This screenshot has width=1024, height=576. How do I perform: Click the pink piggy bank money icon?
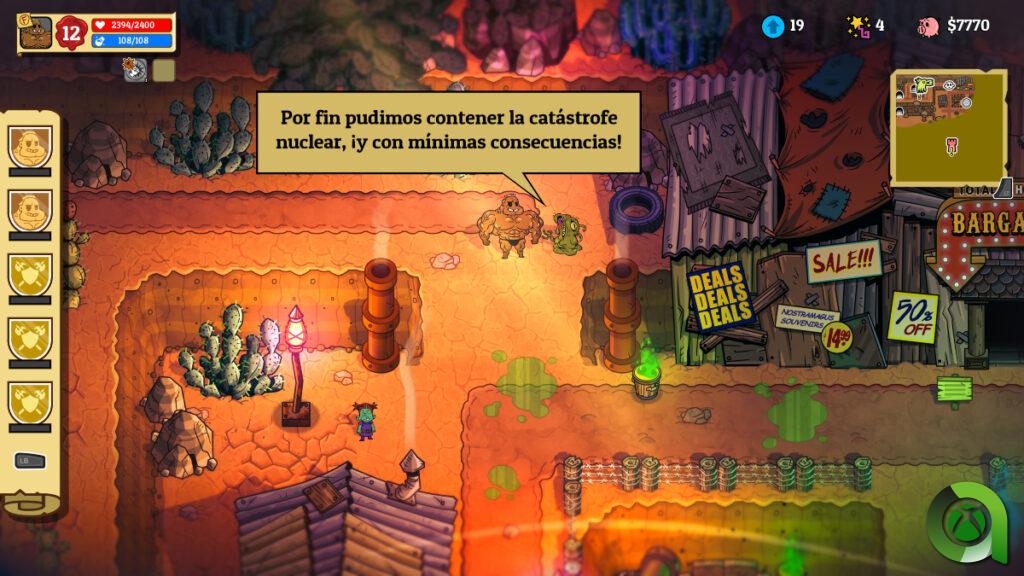point(929,26)
